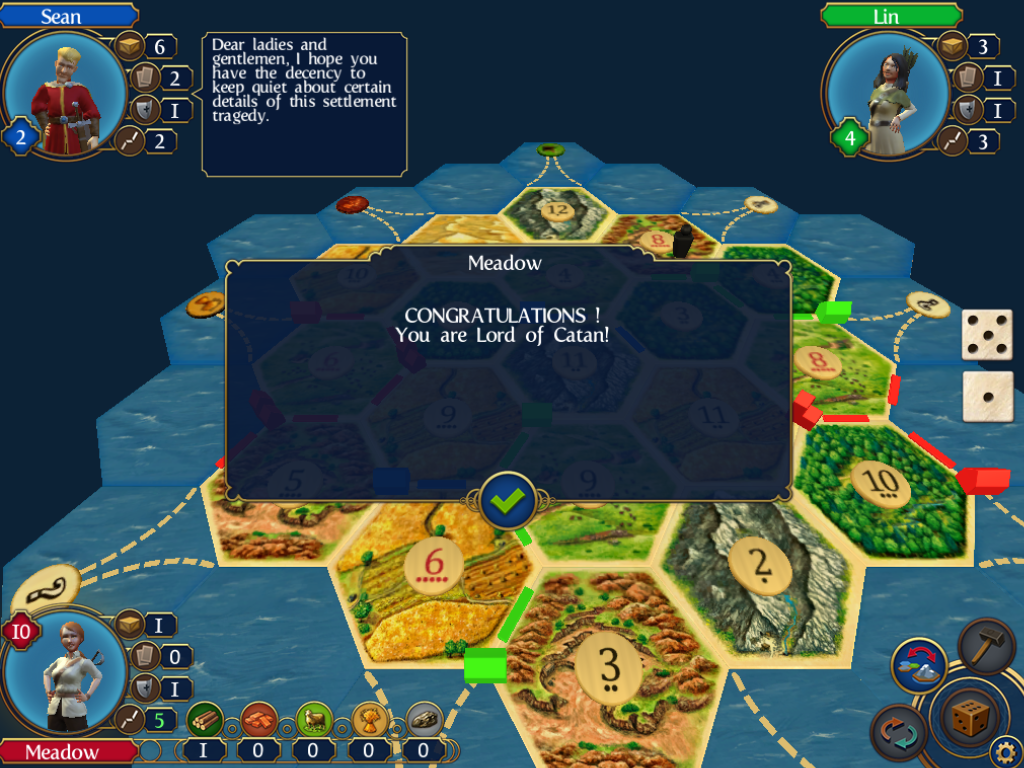Click the brick resource icon
This screenshot has height=768, width=1024.
coord(260,720)
